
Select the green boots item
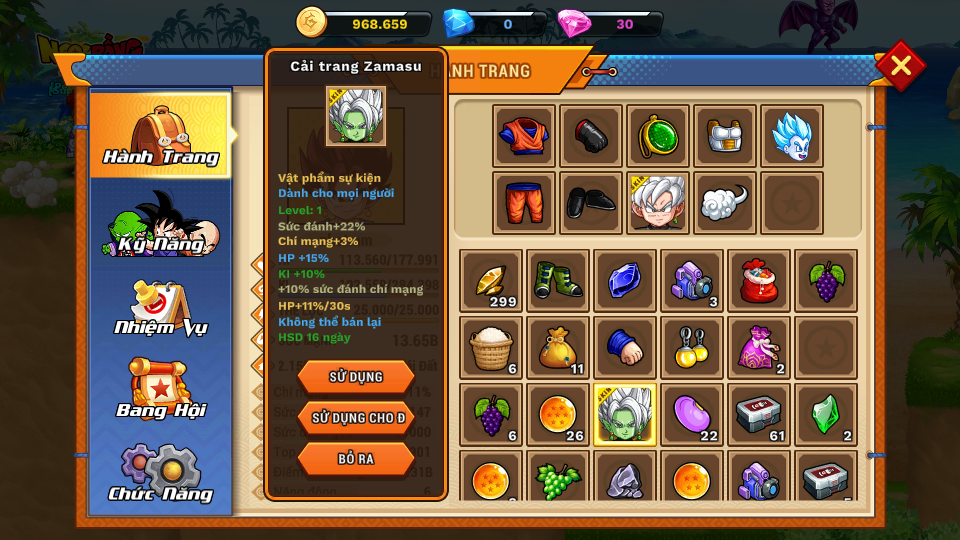point(558,281)
